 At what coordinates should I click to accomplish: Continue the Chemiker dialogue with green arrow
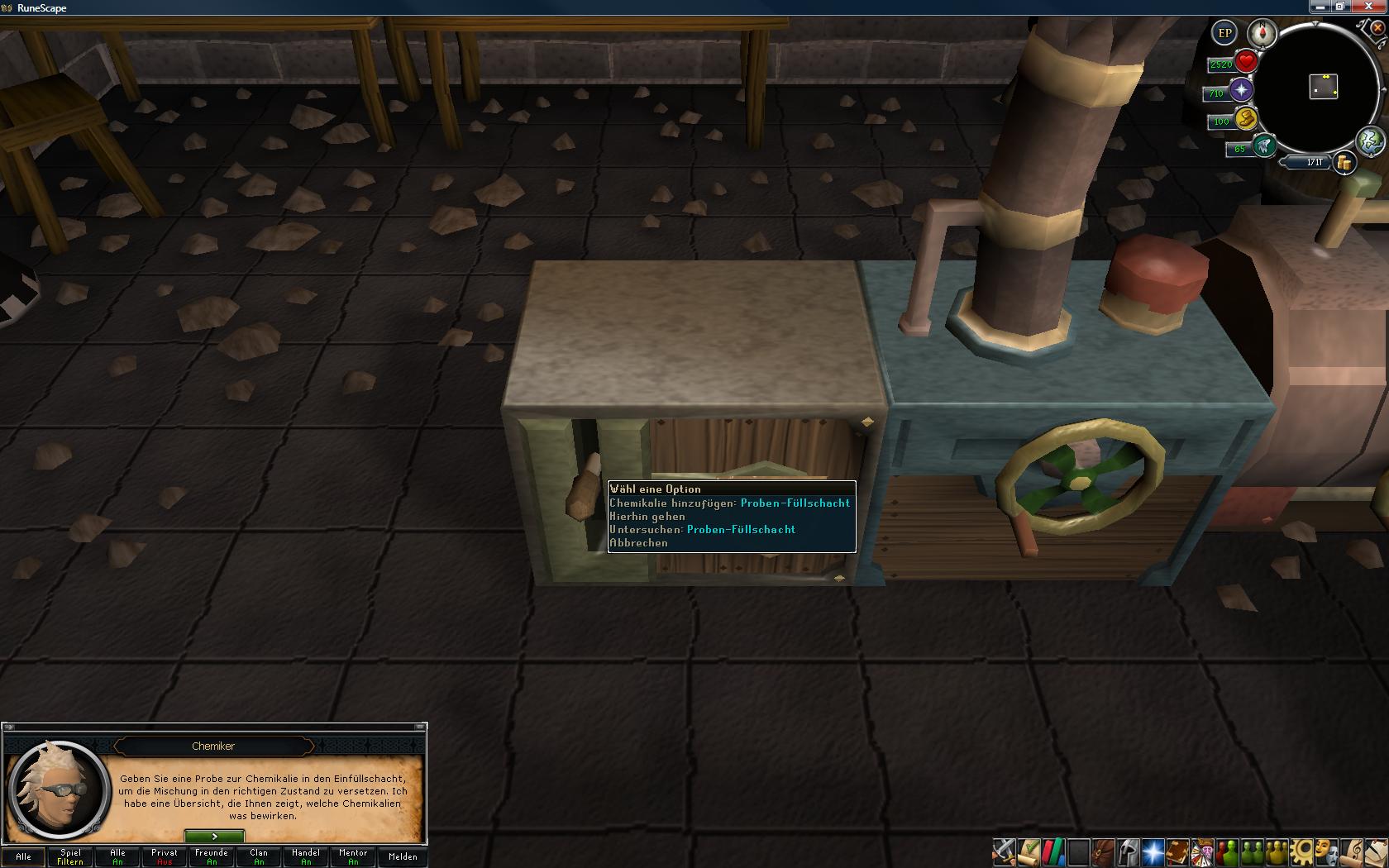coord(214,837)
